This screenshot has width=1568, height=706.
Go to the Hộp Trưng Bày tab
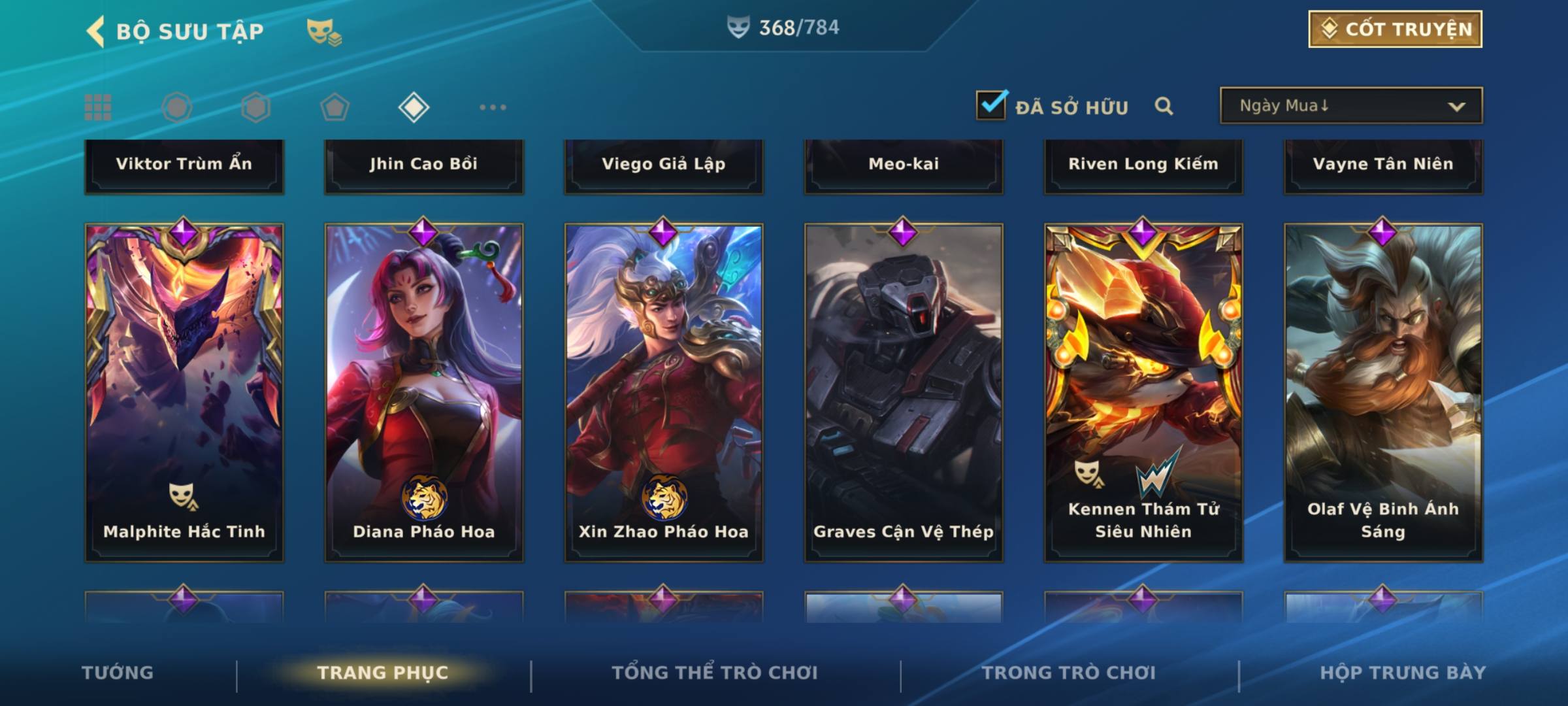tap(1403, 673)
